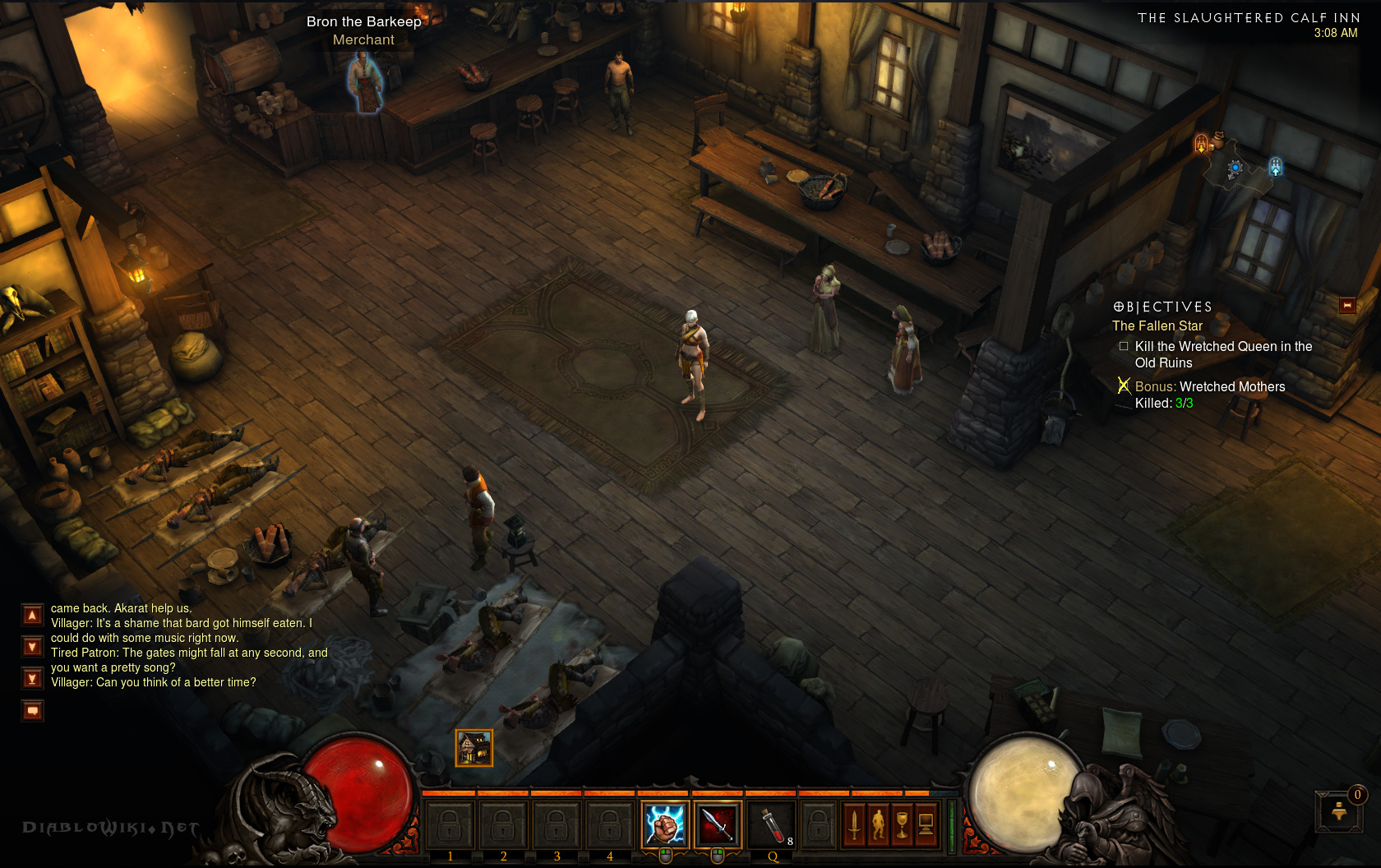Open the character figure menu button

(878, 824)
